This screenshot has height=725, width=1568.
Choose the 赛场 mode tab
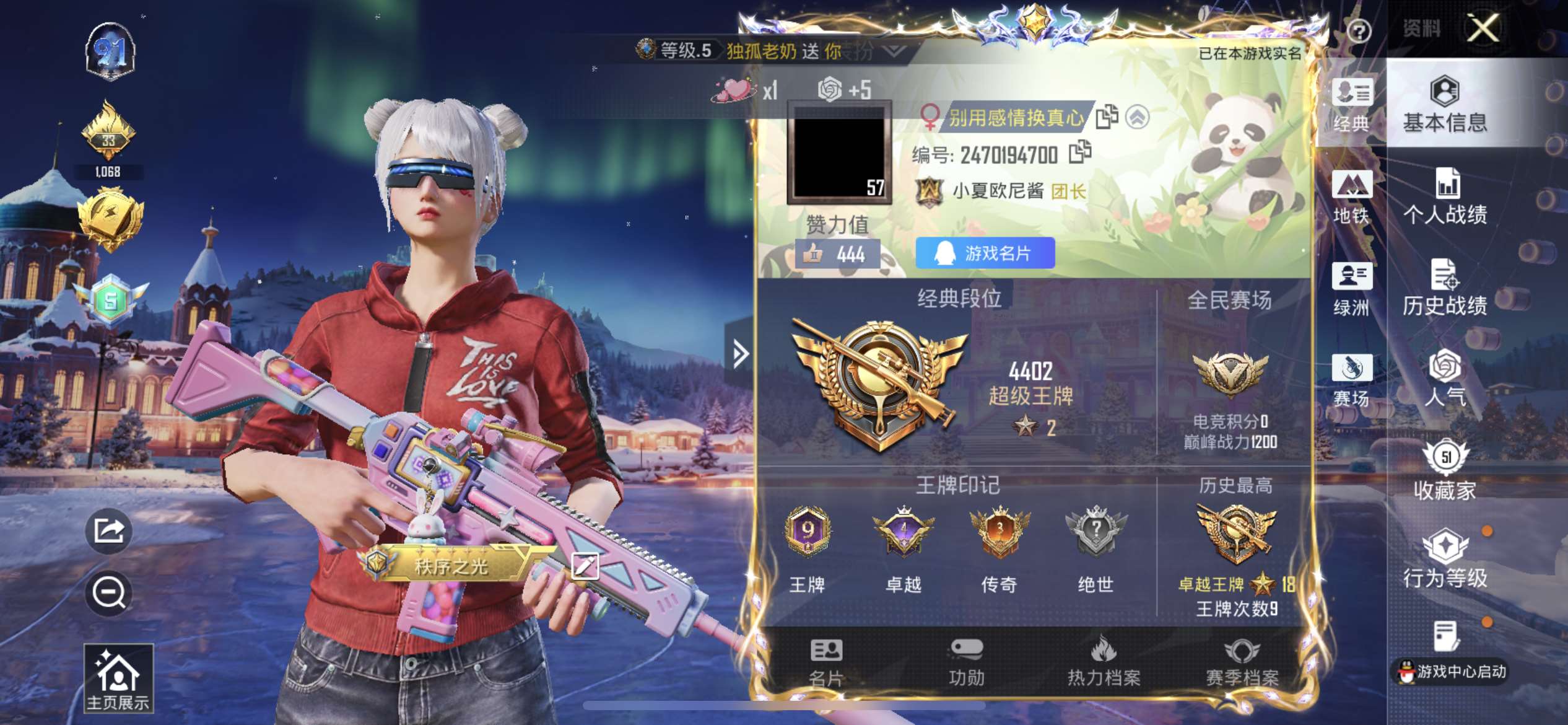pyautogui.click(x=1352, y=380)
